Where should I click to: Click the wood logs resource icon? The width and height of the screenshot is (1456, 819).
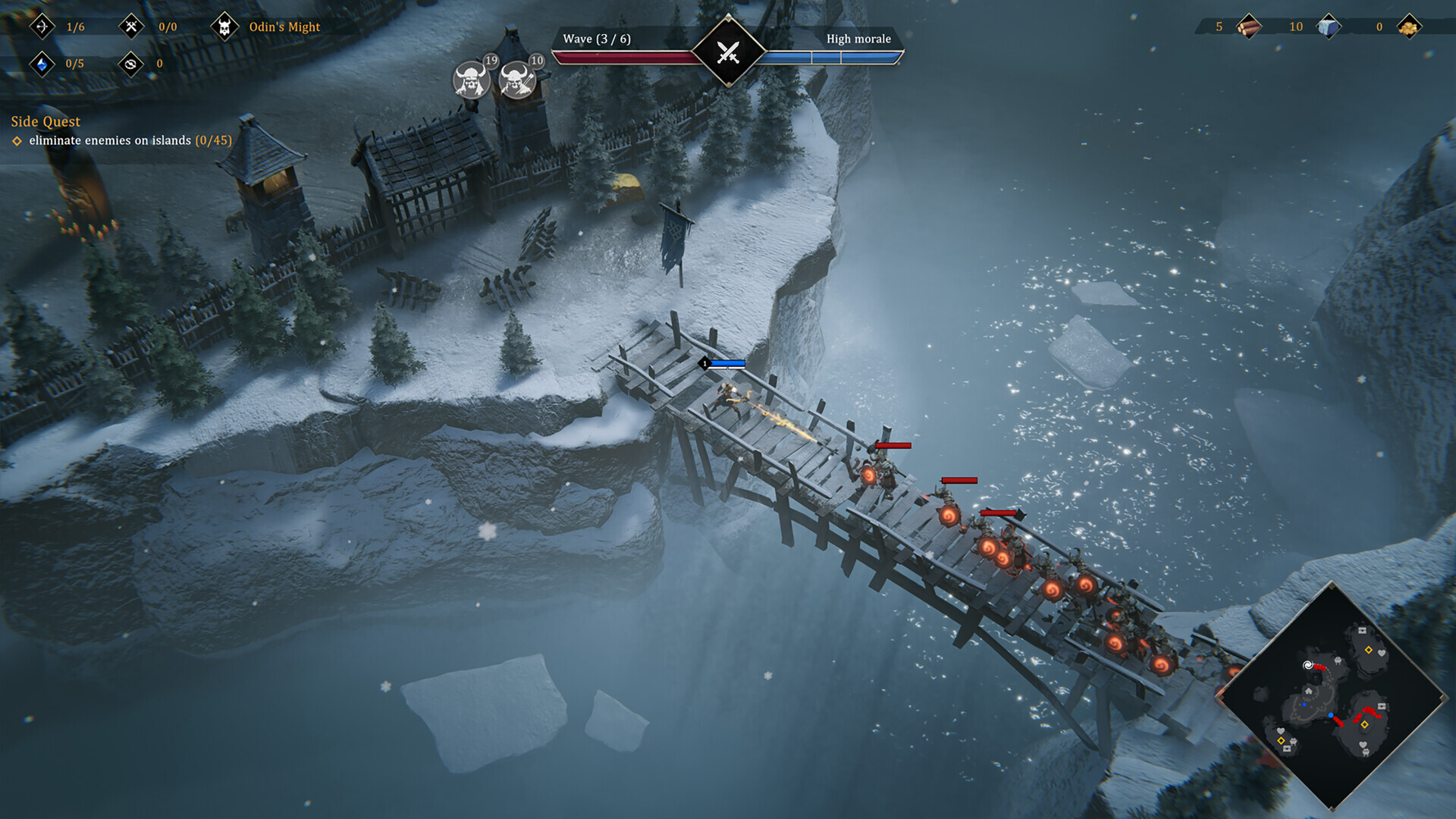point(1248,27)
